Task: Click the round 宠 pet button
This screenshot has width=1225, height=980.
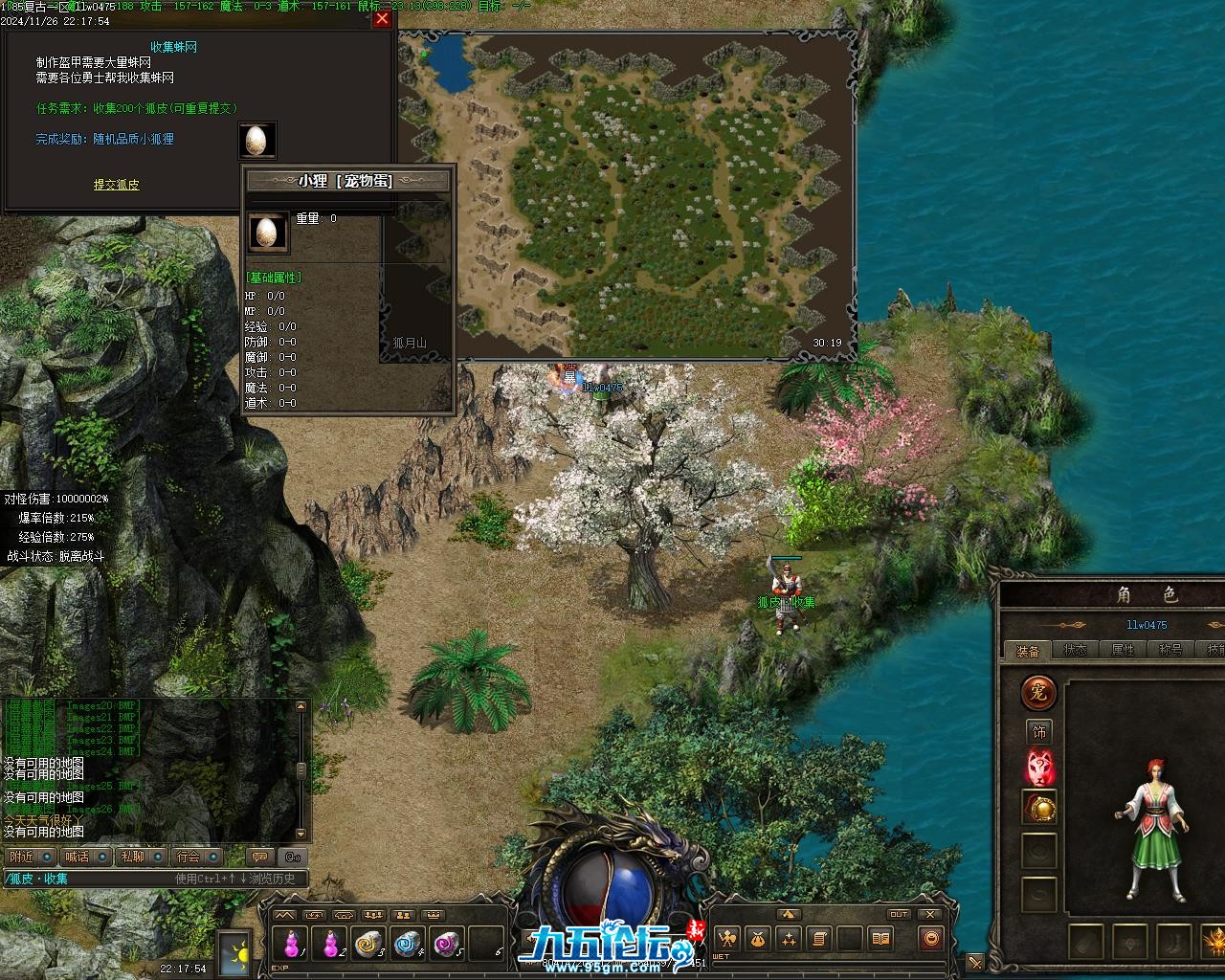Action: (x=1038, y=691)
